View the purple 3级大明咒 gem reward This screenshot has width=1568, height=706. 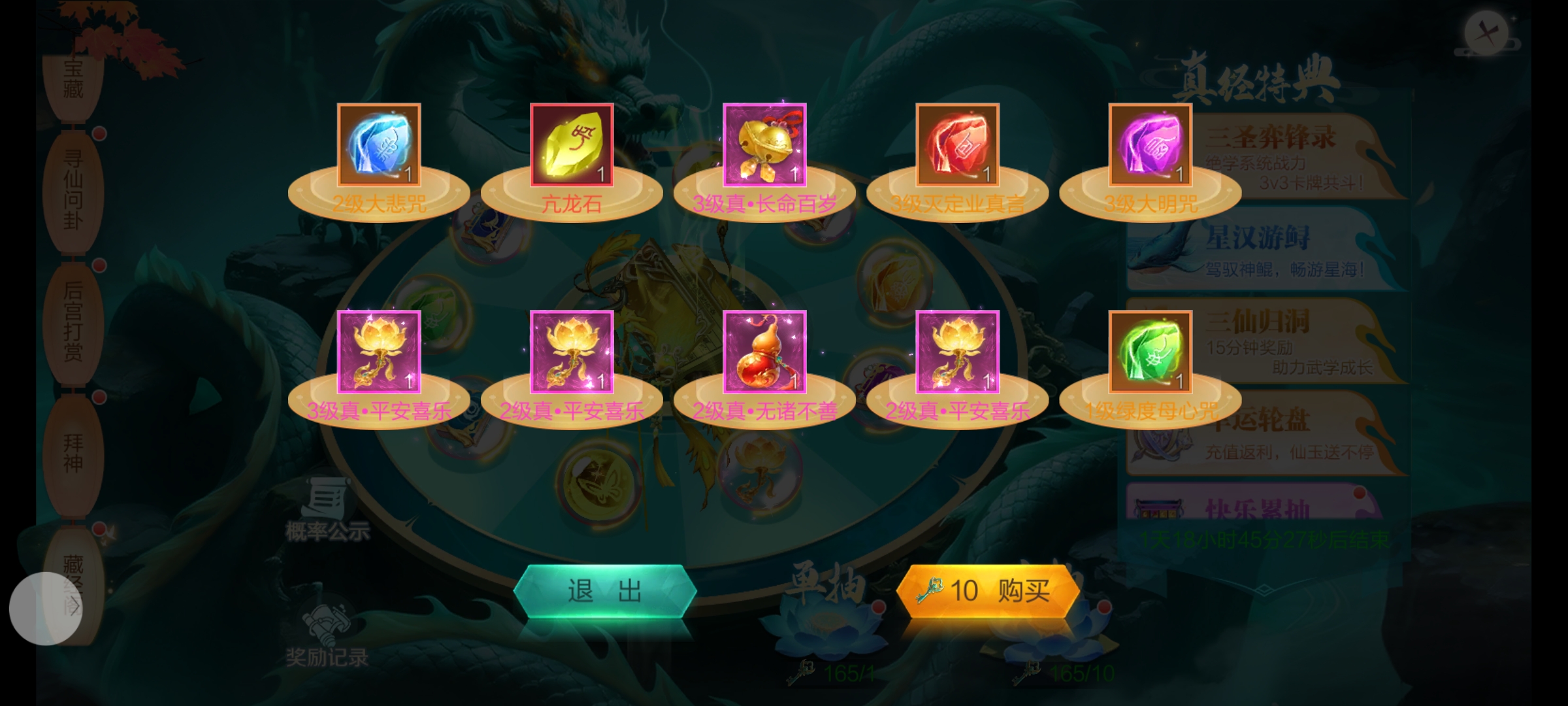click(x=1150, y=144)
